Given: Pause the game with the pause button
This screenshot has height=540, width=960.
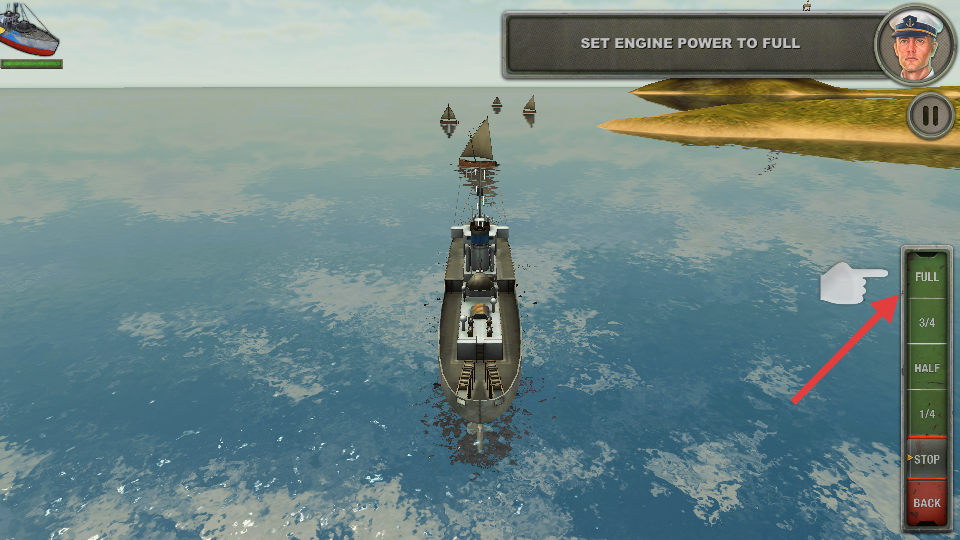Looking at the screenshot, I should coord(930,116).
